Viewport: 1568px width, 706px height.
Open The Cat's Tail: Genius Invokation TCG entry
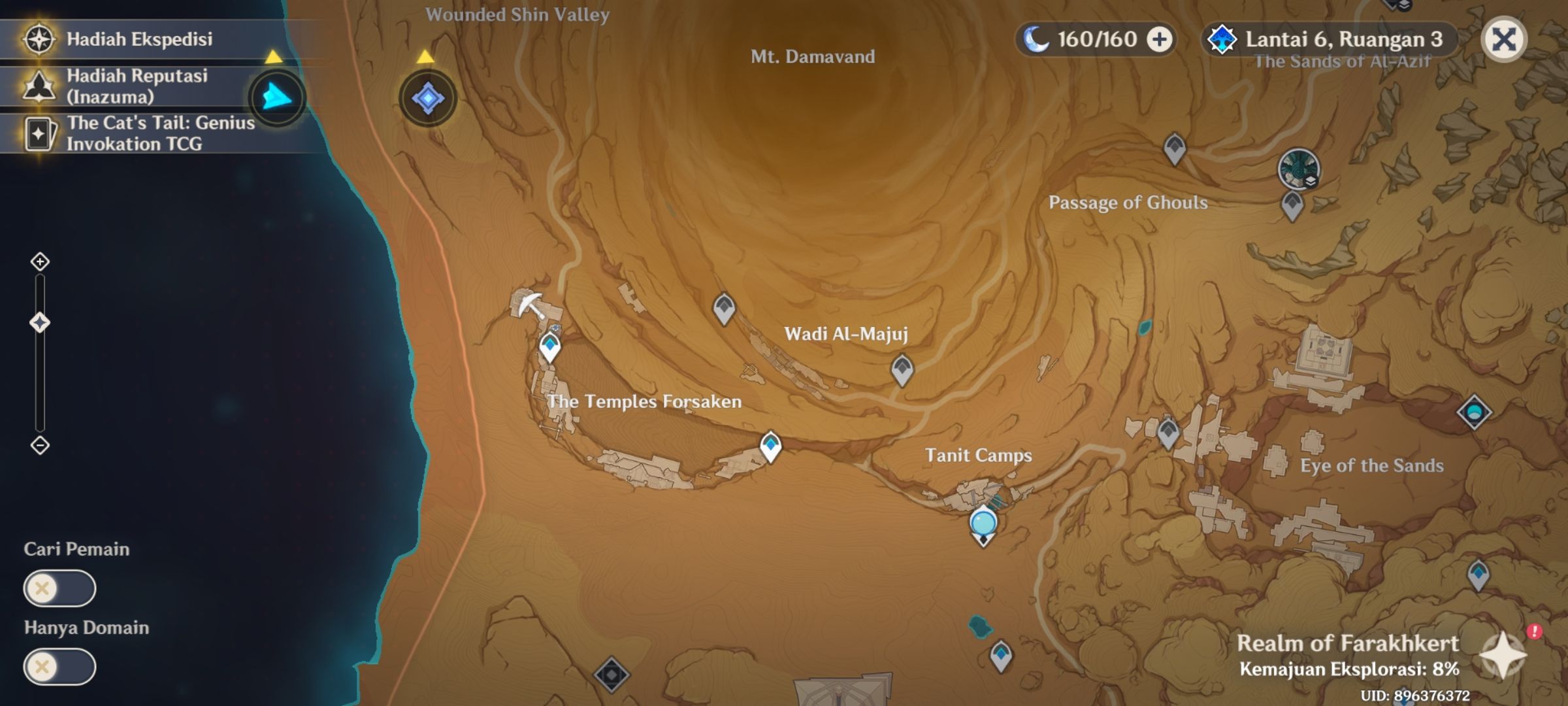pos(157,133)
